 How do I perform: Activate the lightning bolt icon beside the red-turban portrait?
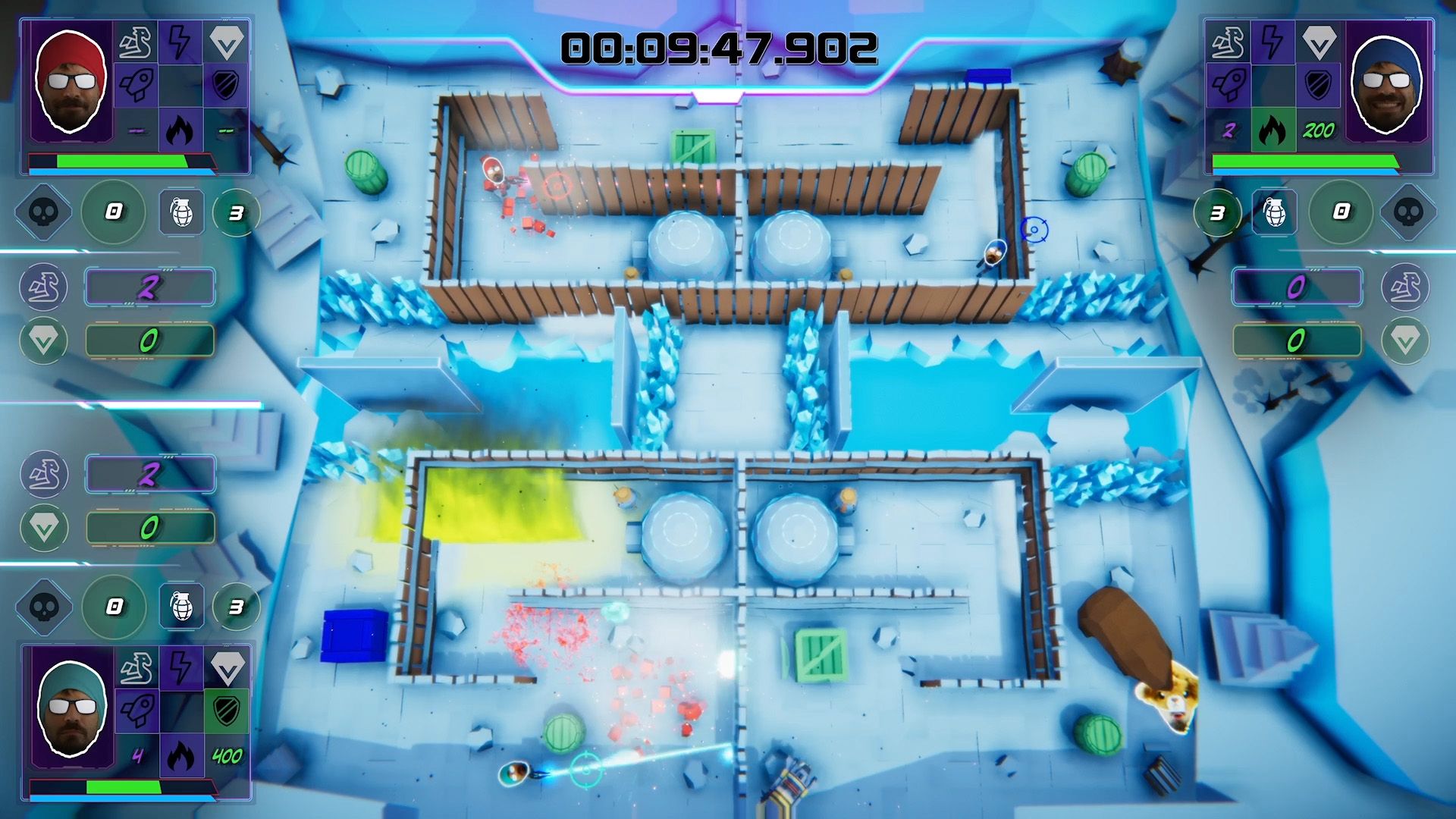[x=180, y=42]
